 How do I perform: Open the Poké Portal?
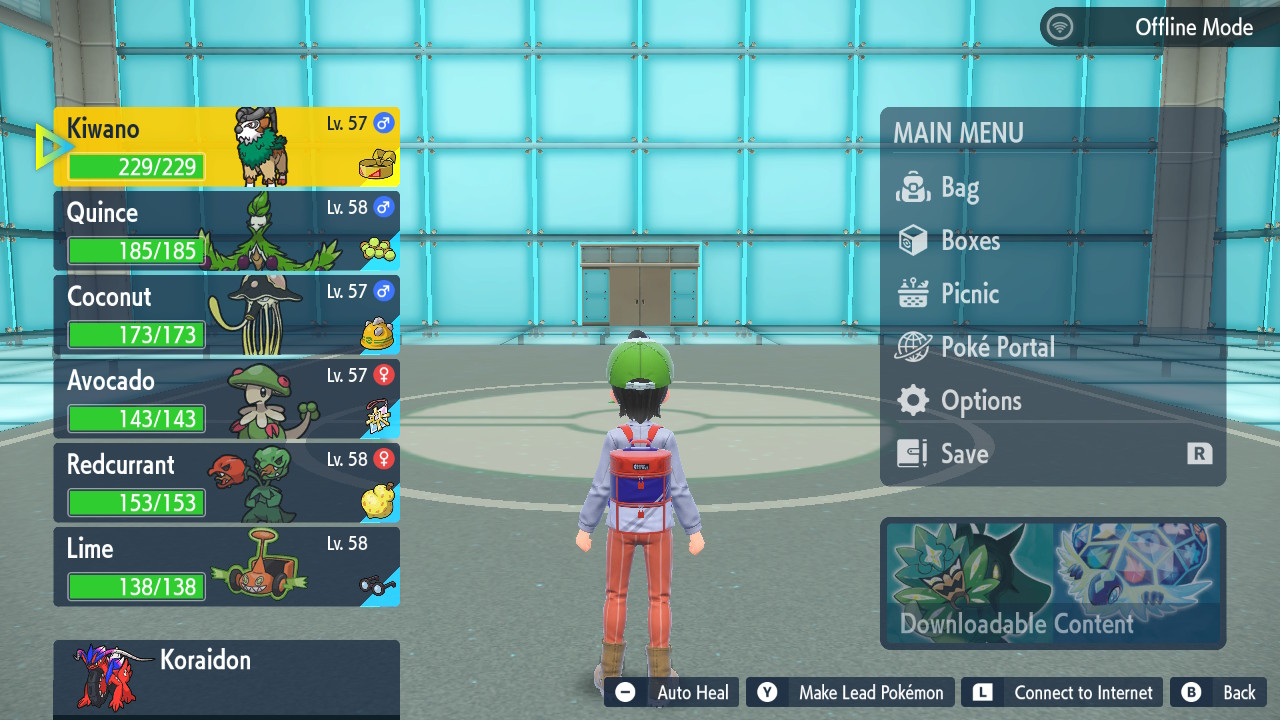point(997,347)
